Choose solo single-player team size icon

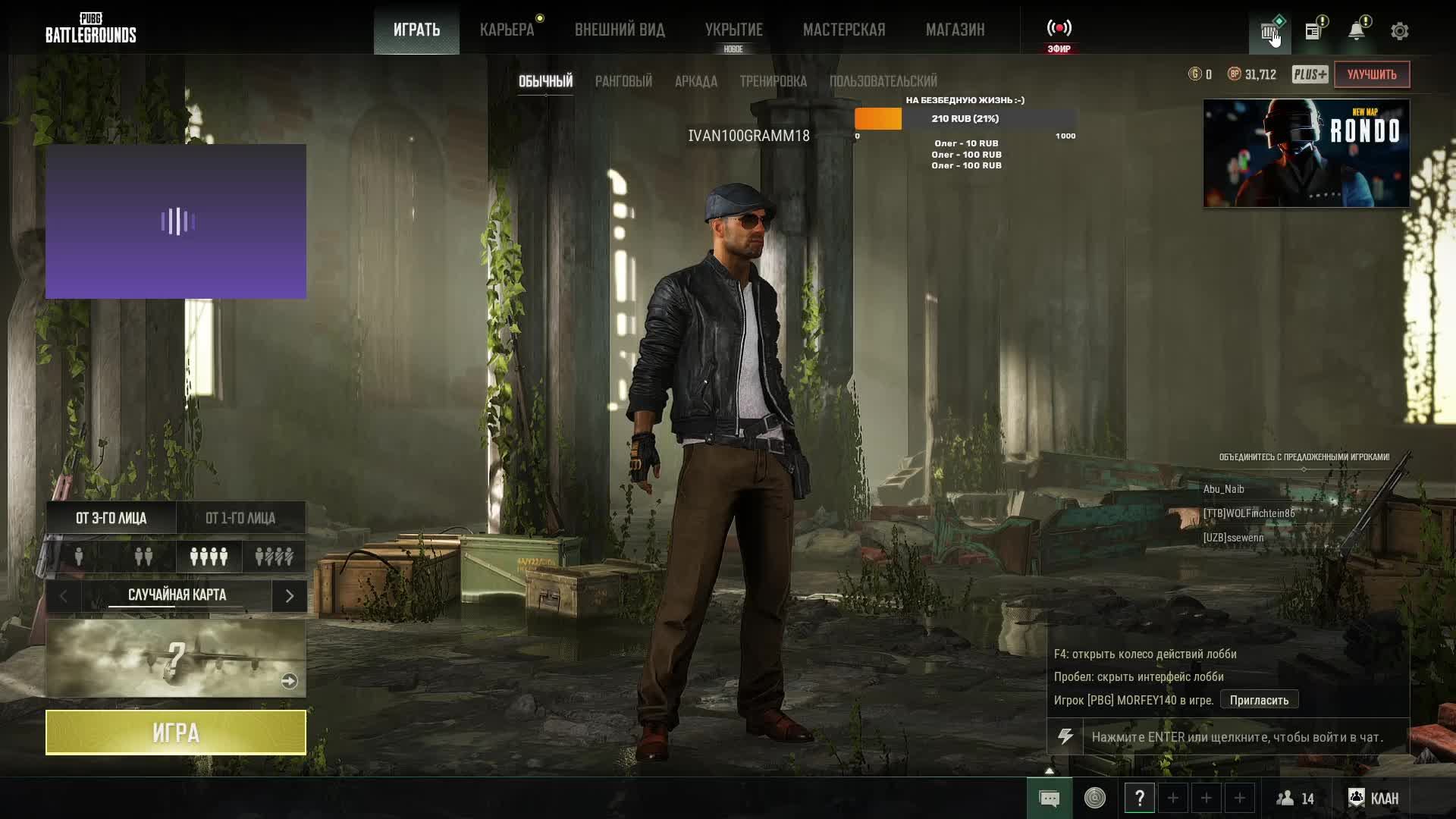pos(79,557)
